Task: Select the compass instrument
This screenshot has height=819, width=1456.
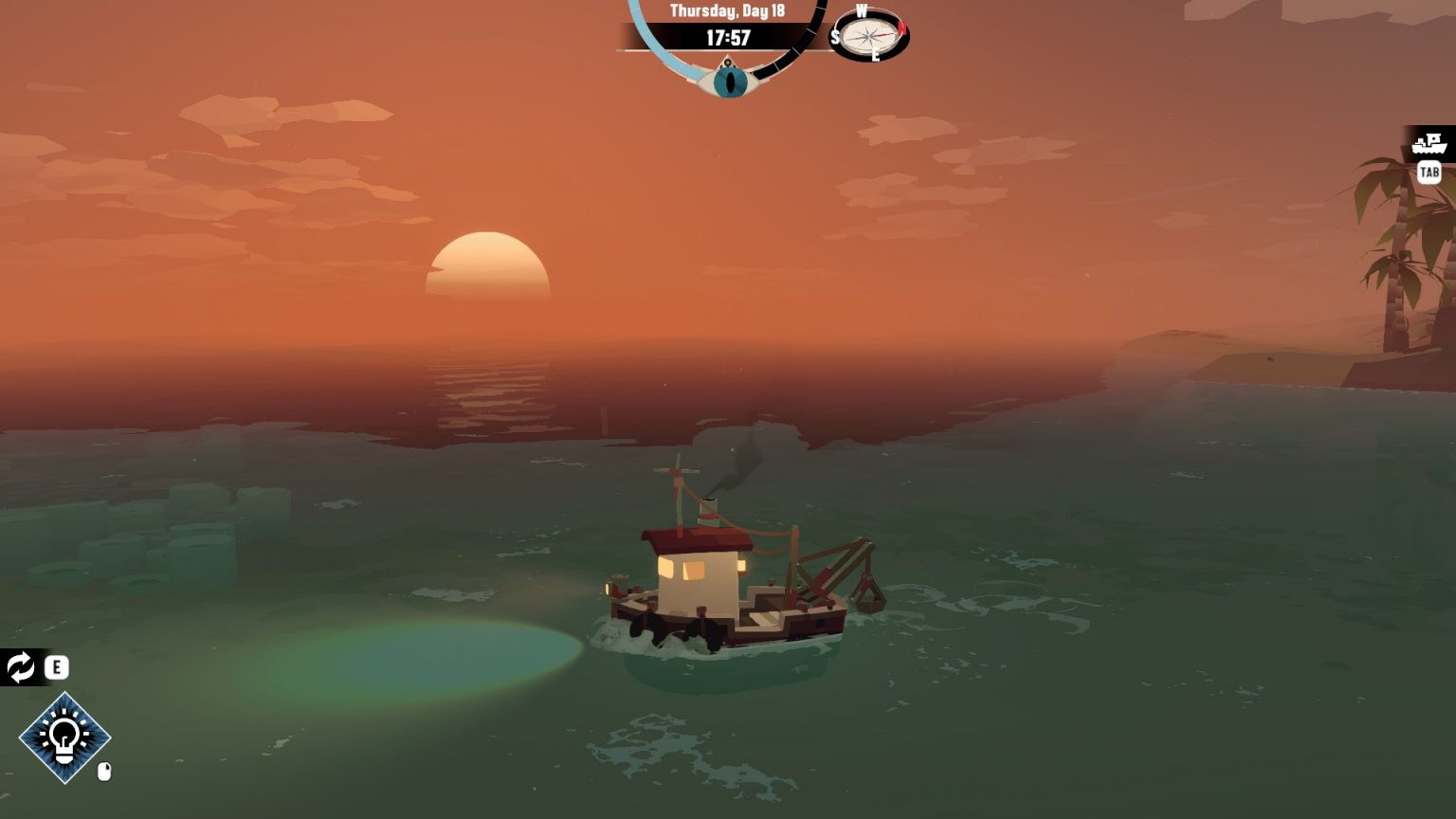Action: pyautogui.click(x=868, y=37)
